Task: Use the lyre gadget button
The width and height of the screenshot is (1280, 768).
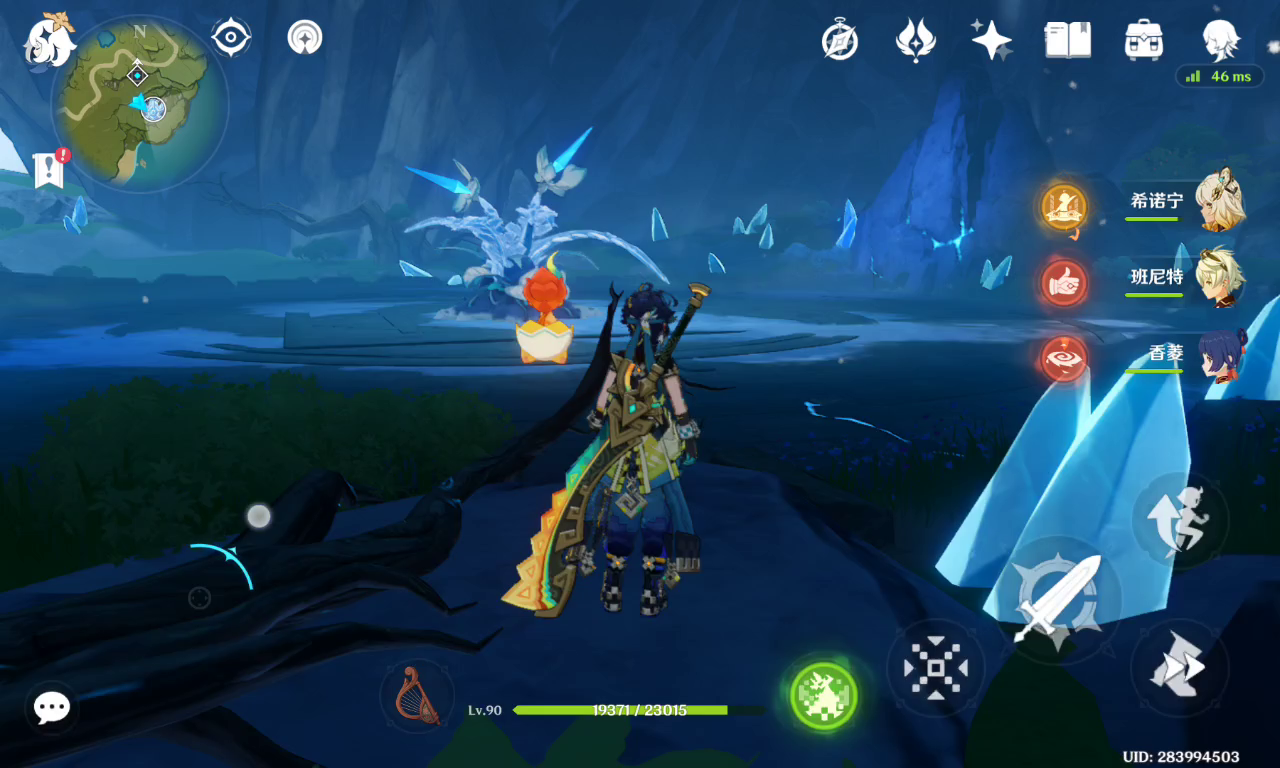Action: pos(416,694)
